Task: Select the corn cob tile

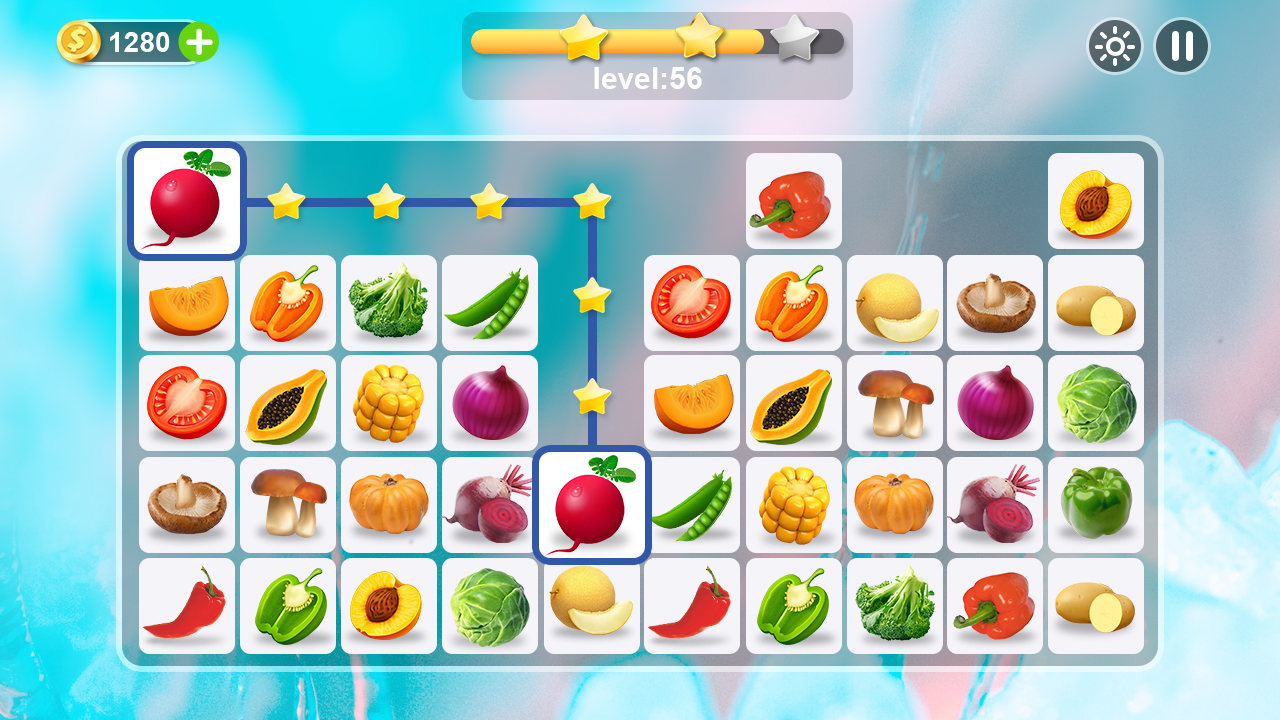Action: coord(389,402)
